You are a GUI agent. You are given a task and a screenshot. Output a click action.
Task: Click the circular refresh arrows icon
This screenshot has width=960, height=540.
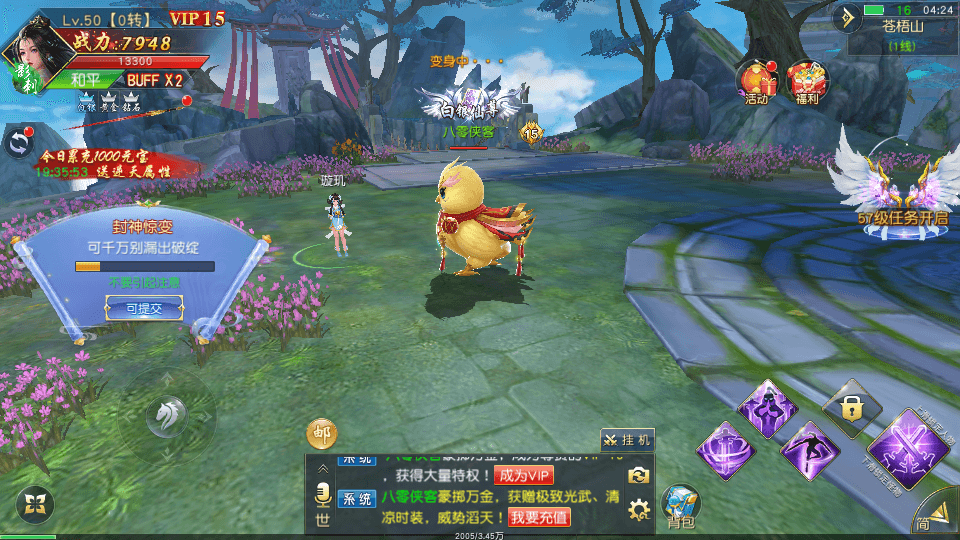point(18,143)
